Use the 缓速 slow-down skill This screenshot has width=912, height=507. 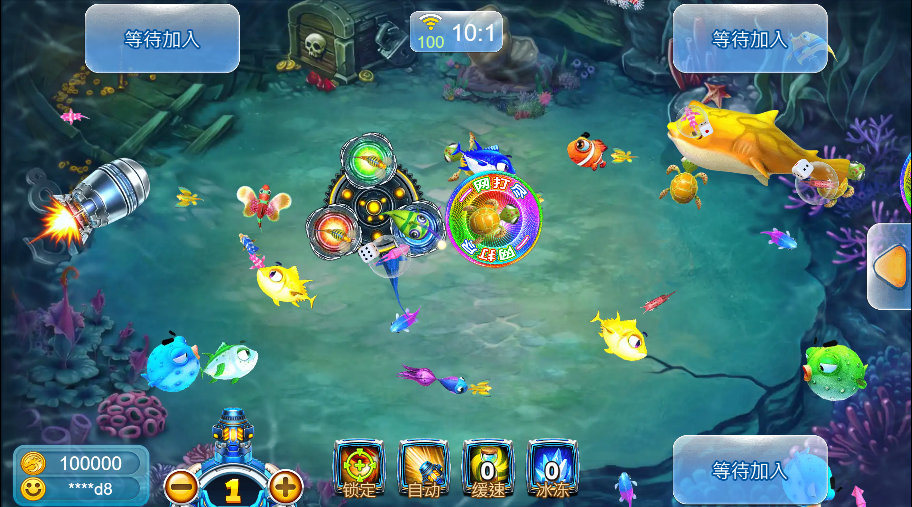(x=488, y=468)
